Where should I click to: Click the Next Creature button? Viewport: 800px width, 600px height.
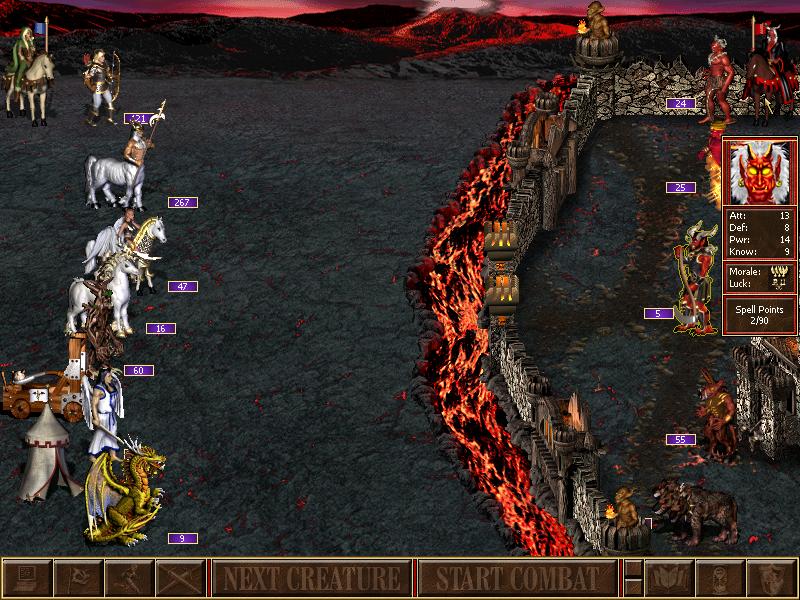(310, 578)
